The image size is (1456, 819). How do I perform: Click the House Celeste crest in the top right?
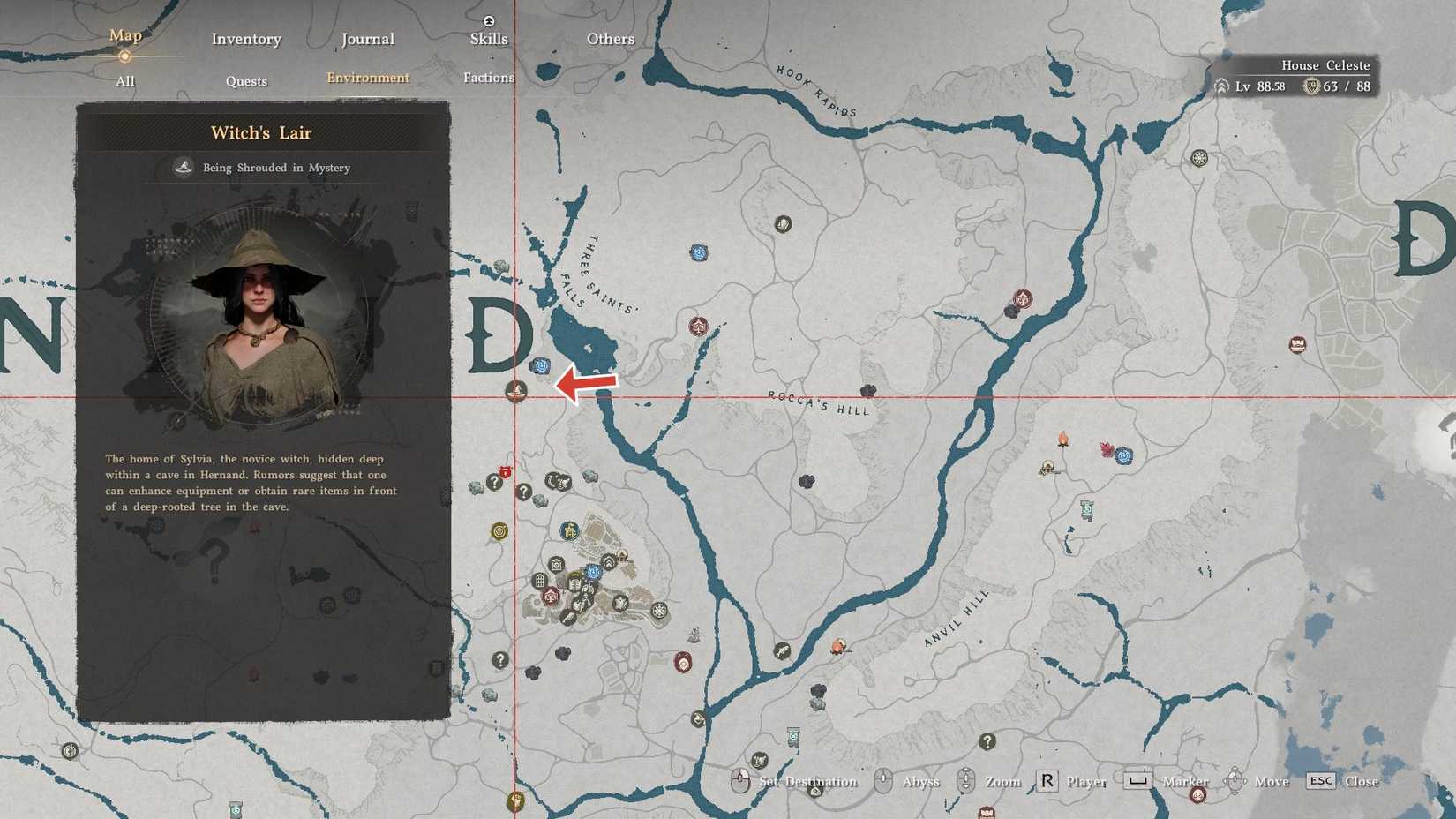1311,86
